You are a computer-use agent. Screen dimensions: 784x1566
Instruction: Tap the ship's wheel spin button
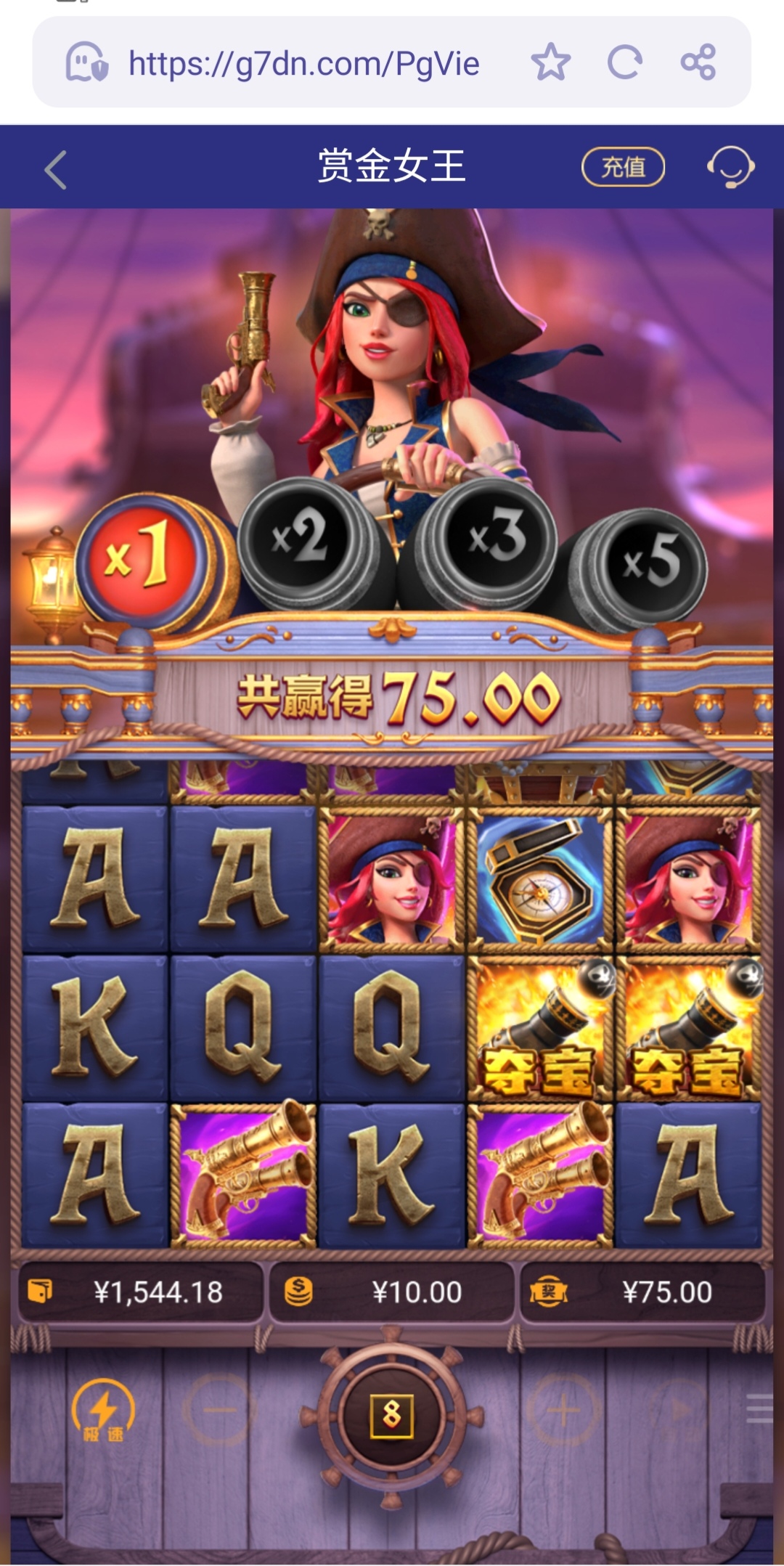(391, 1414)
